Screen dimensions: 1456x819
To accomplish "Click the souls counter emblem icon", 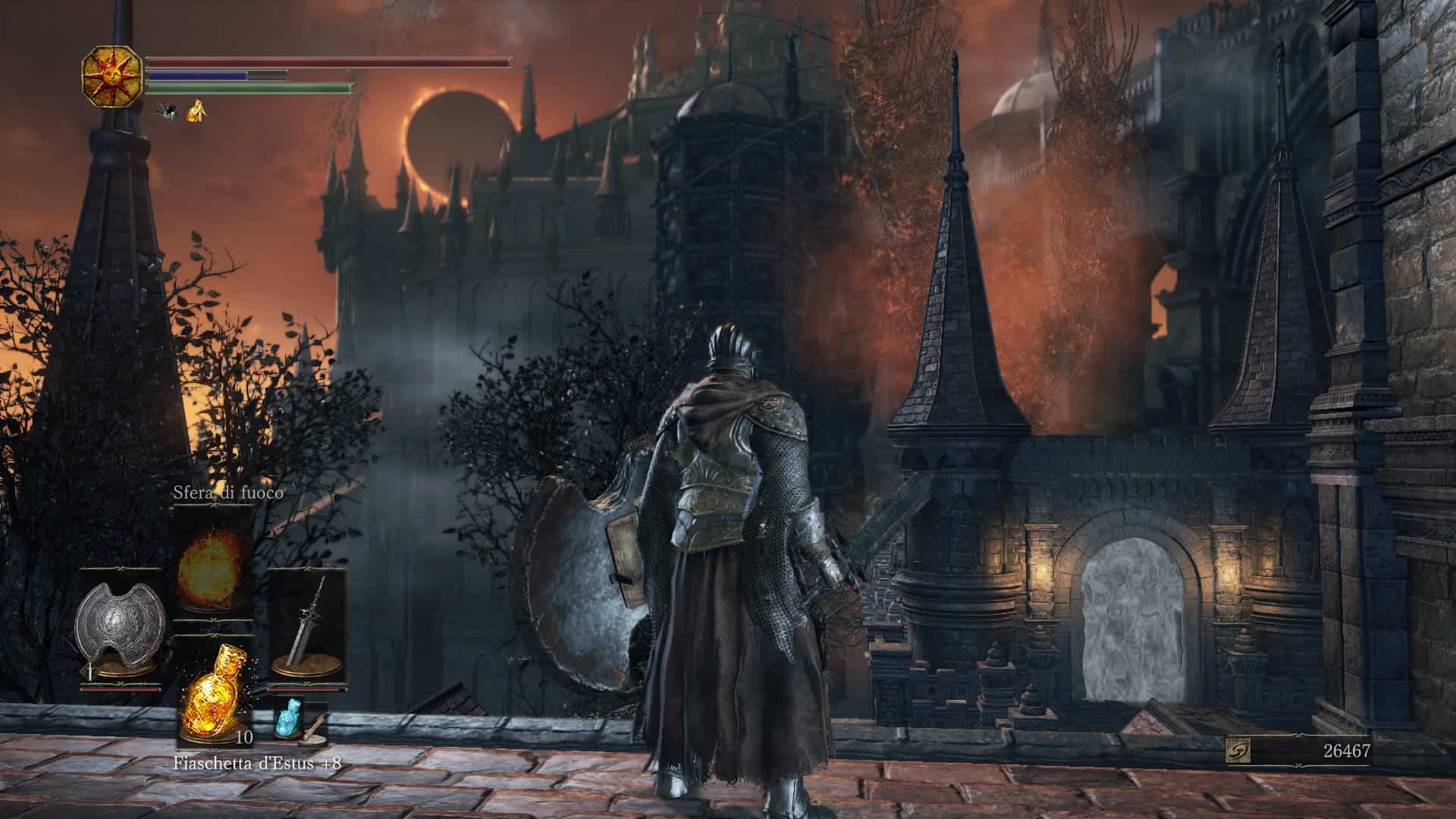I will tap(1238, 751).
